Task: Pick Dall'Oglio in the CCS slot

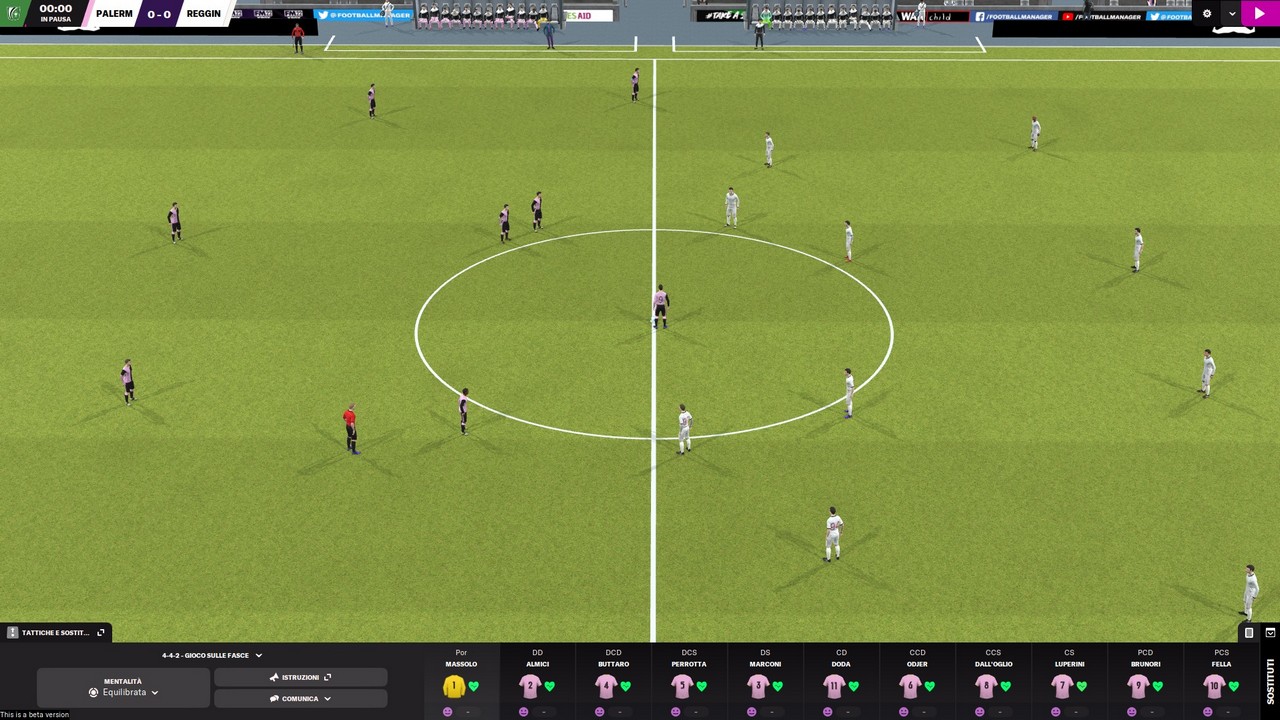Action: coord(986,686)
